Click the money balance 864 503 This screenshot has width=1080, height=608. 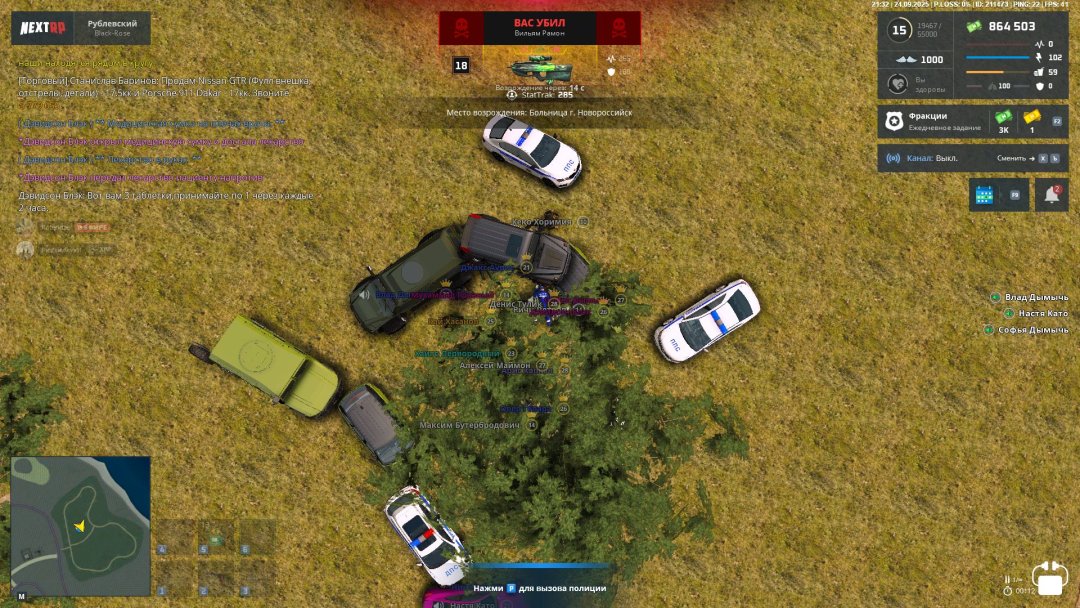(x=1010, y=27)
